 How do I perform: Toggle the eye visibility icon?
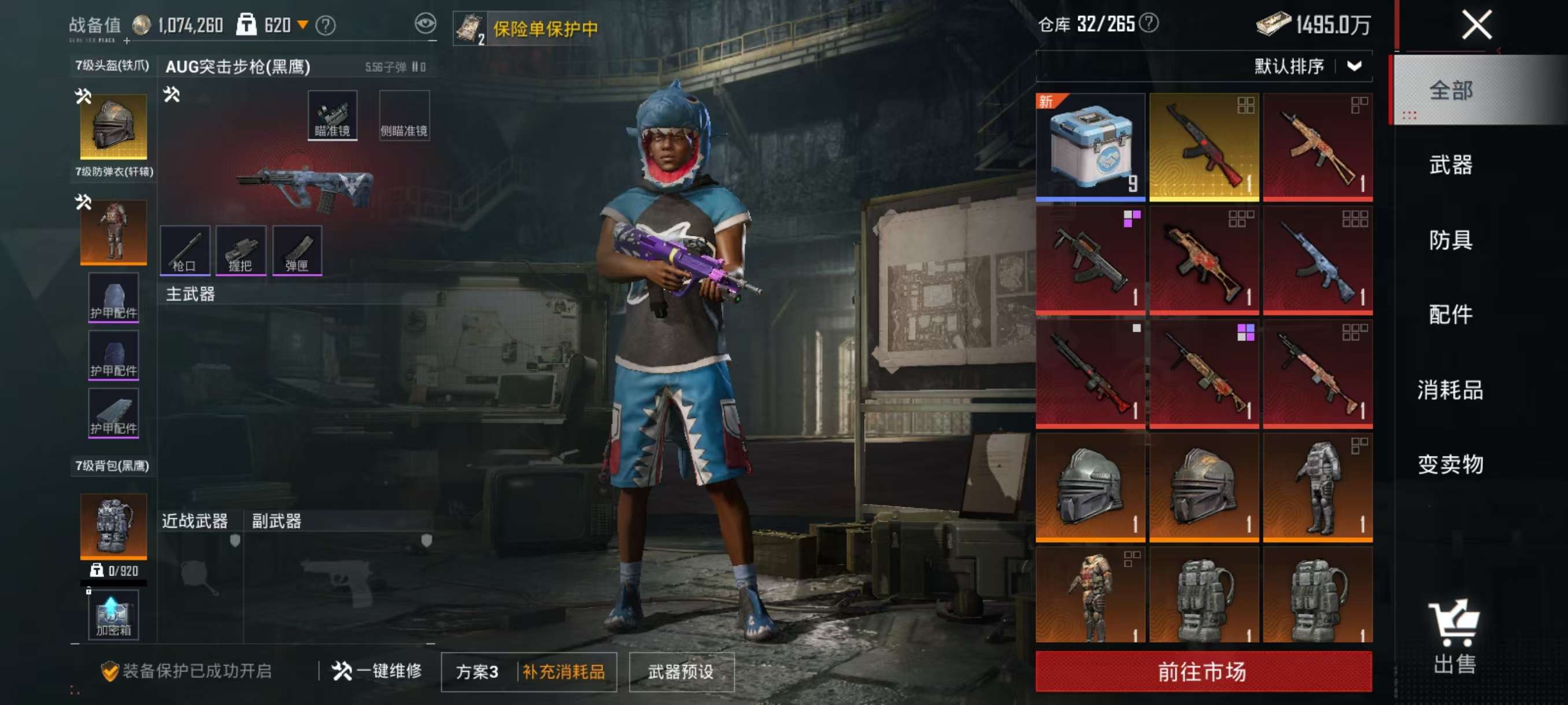(x=426, y=24)
